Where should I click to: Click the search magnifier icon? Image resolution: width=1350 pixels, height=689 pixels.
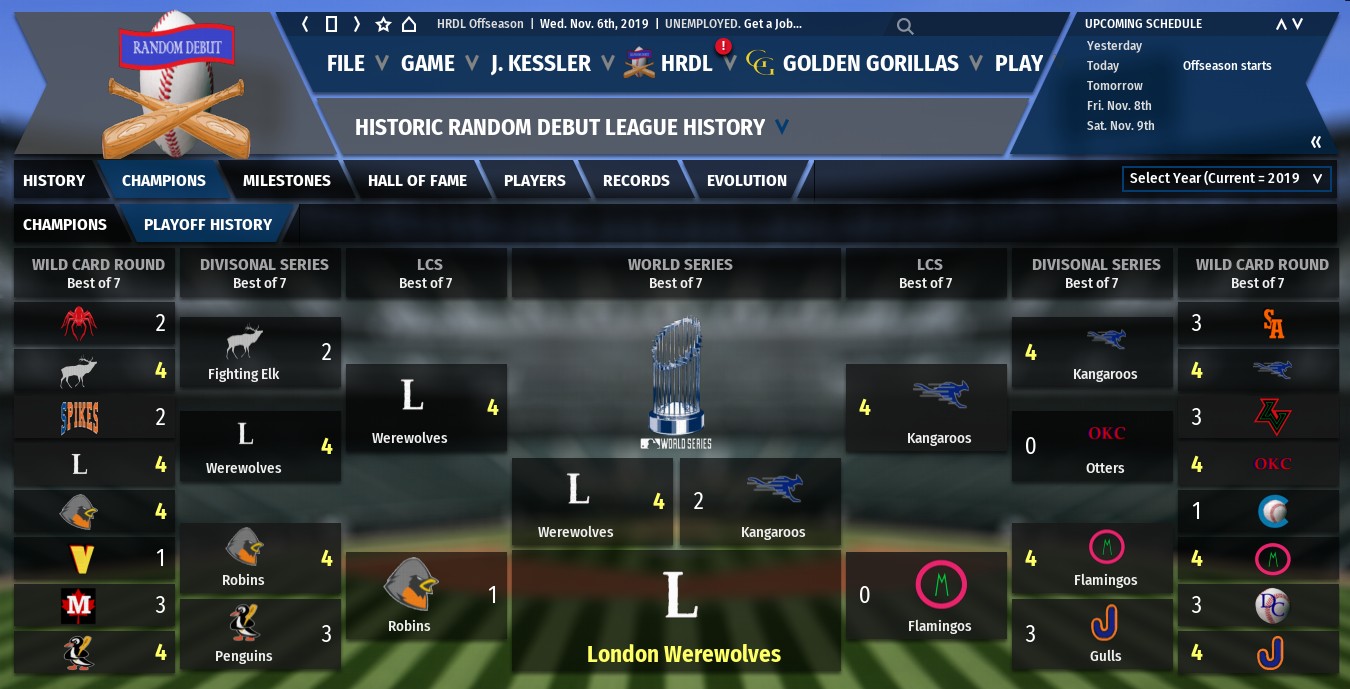tap(904, 26)
